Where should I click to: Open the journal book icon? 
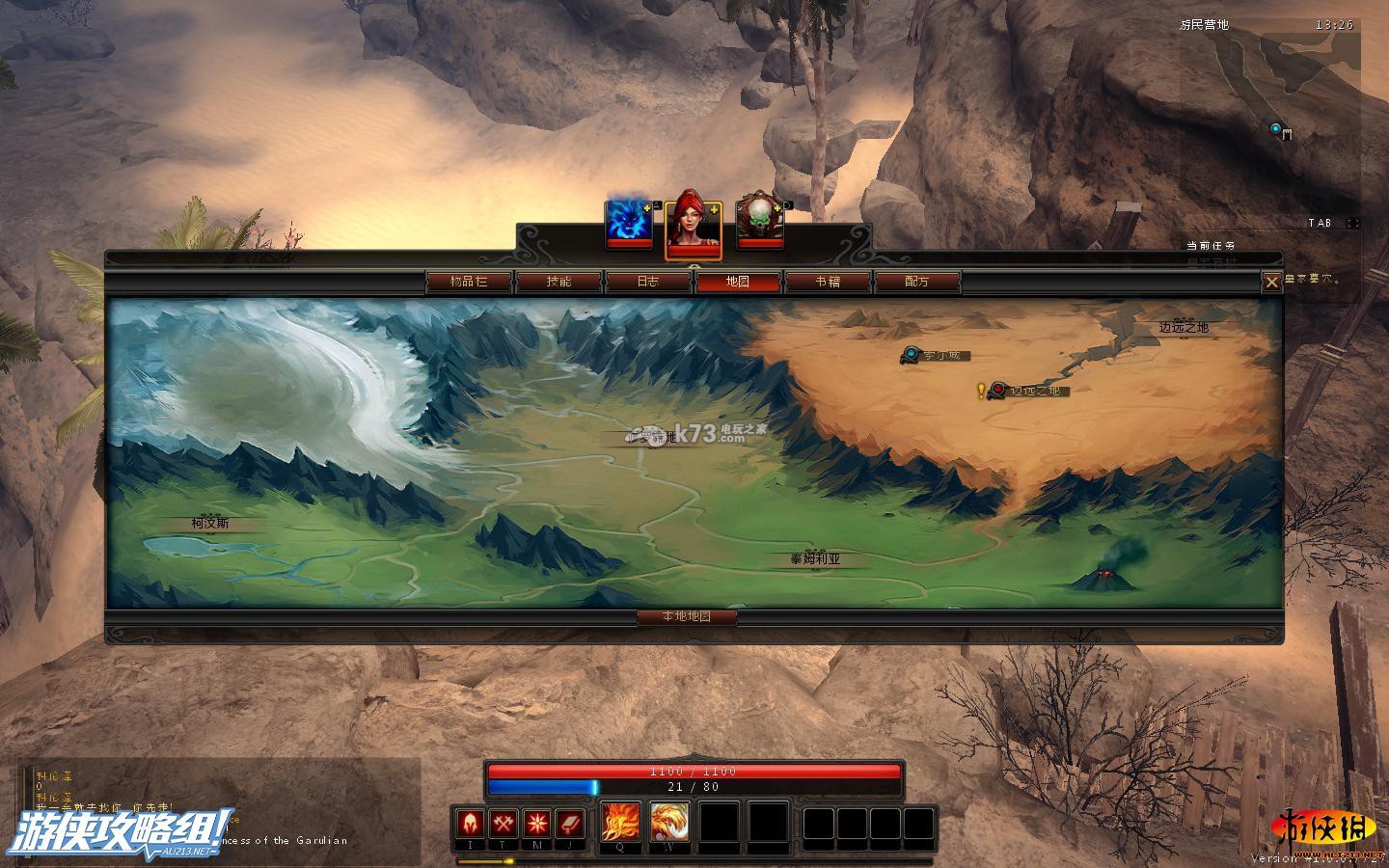click(x=570, y=824)
